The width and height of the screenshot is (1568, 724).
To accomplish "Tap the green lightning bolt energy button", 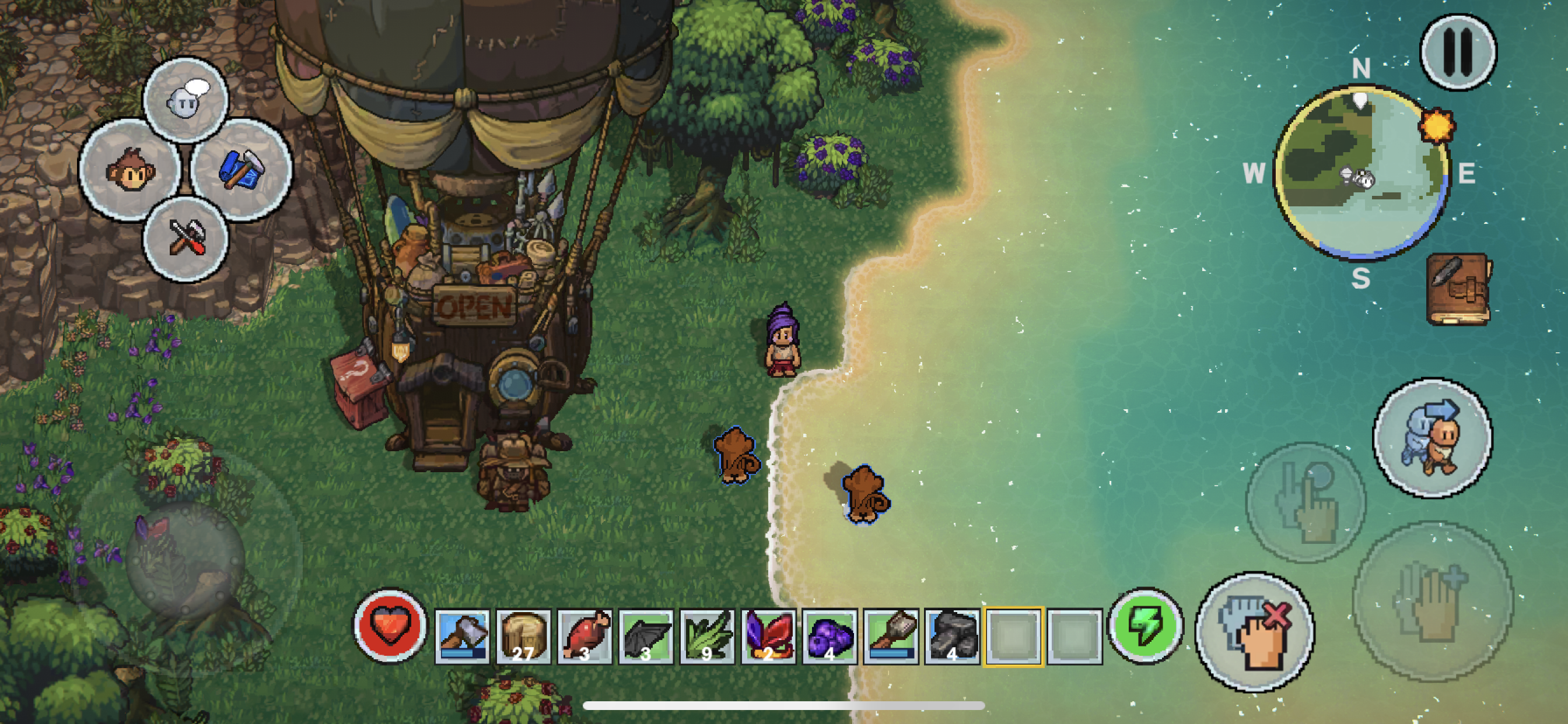I will 1146,626.
